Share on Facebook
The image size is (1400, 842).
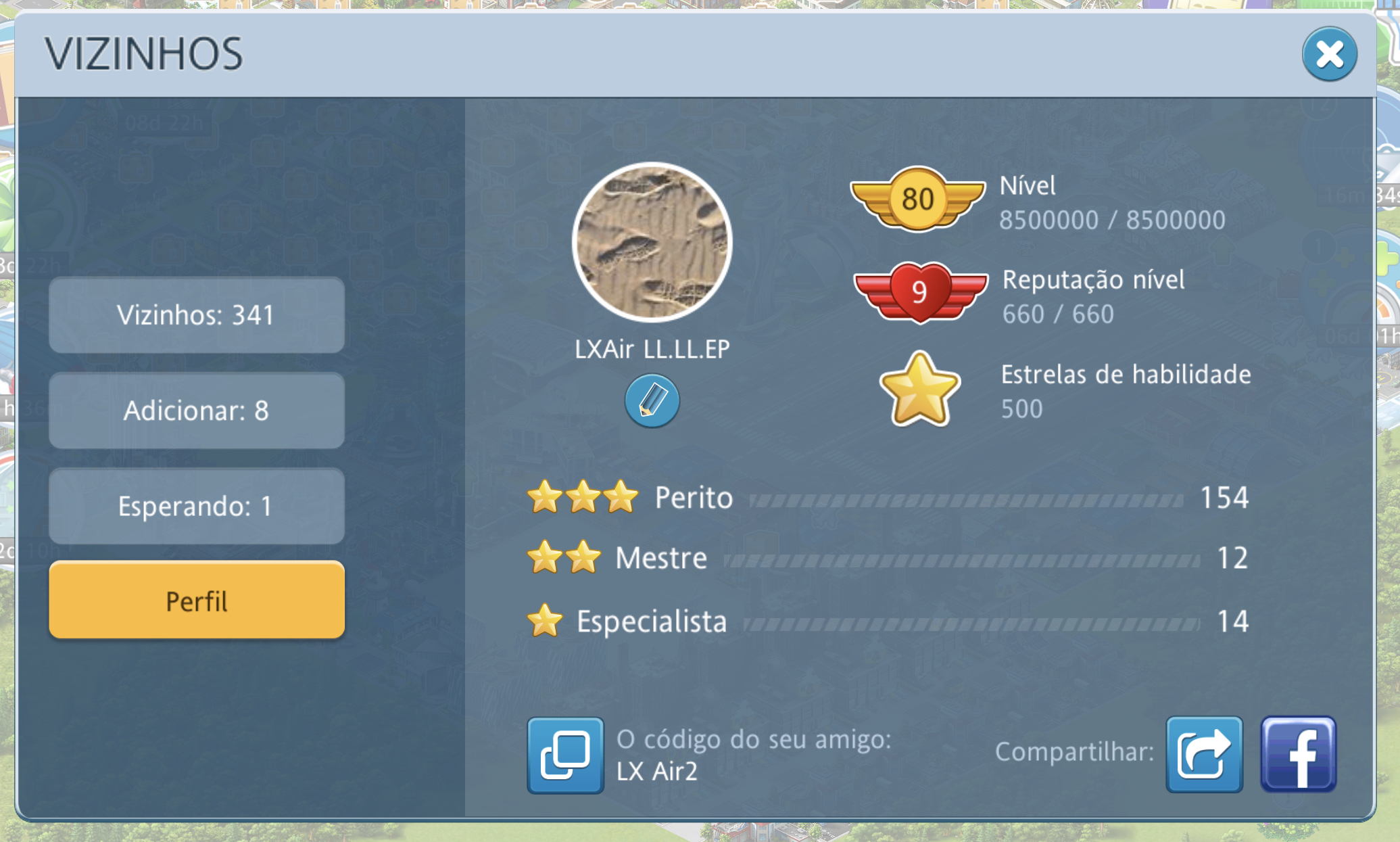point(1298,755)
